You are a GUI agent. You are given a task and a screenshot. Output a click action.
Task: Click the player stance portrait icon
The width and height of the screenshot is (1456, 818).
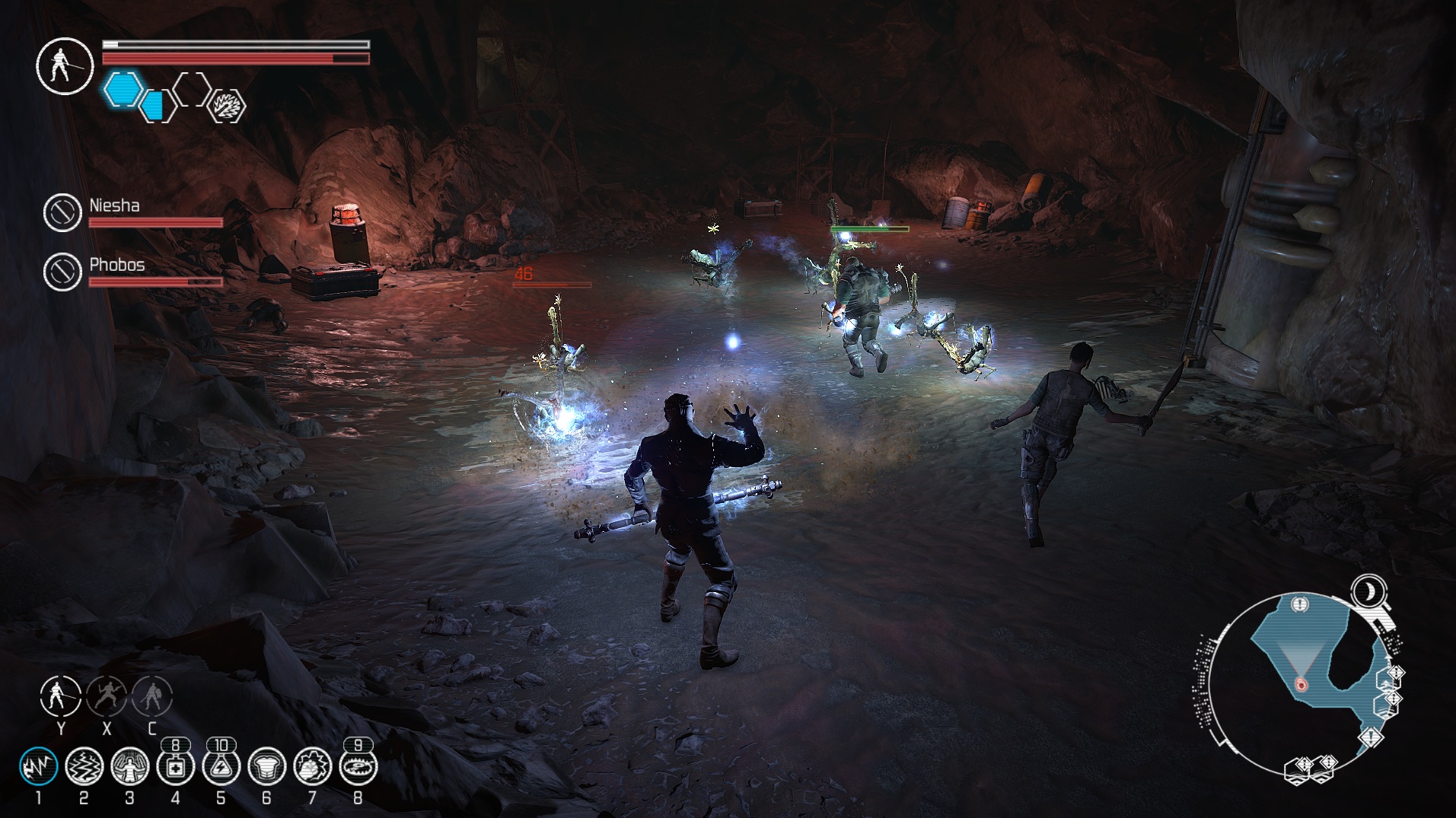pyautogui.click(x=65, y=66)
